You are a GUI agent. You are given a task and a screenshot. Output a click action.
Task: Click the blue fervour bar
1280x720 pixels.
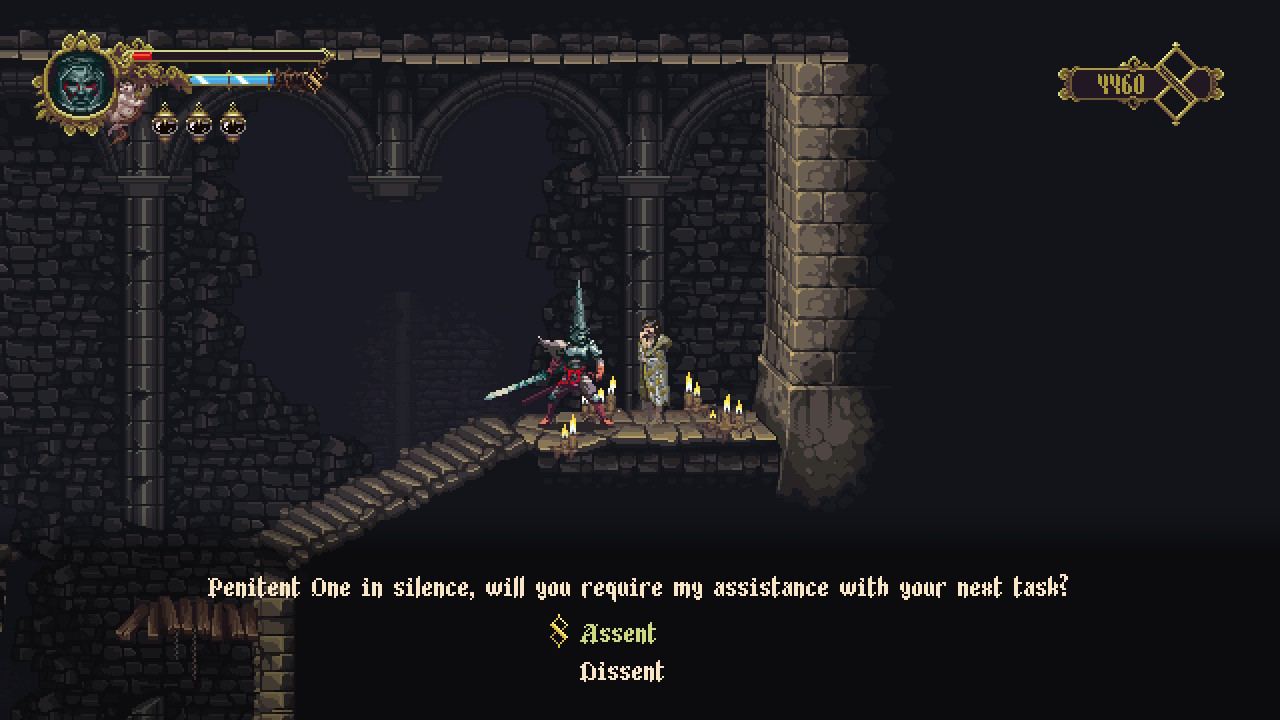click(230, 80)
